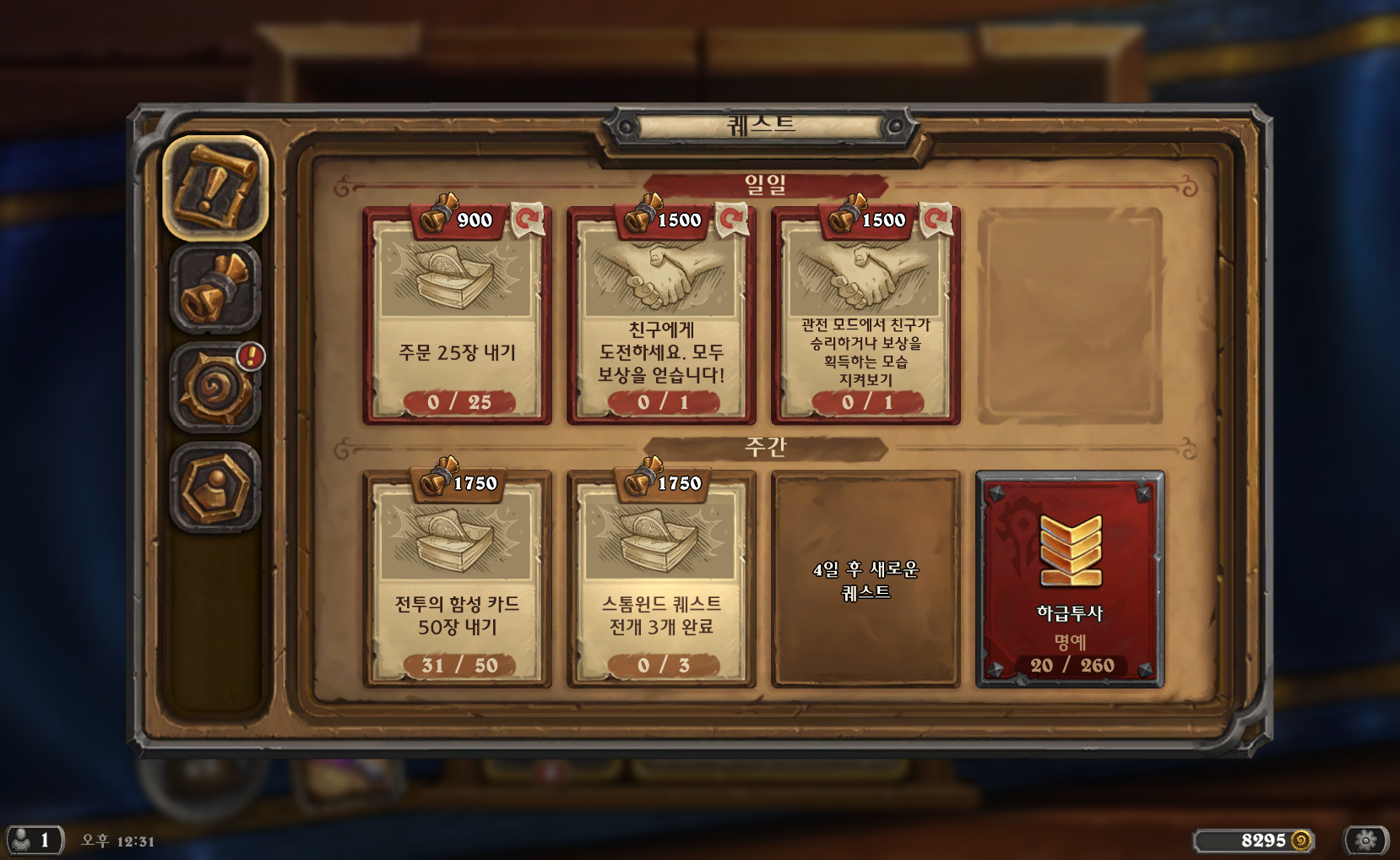Open the gear settings menu
Screen dimensions: 1400x860
1365,841
